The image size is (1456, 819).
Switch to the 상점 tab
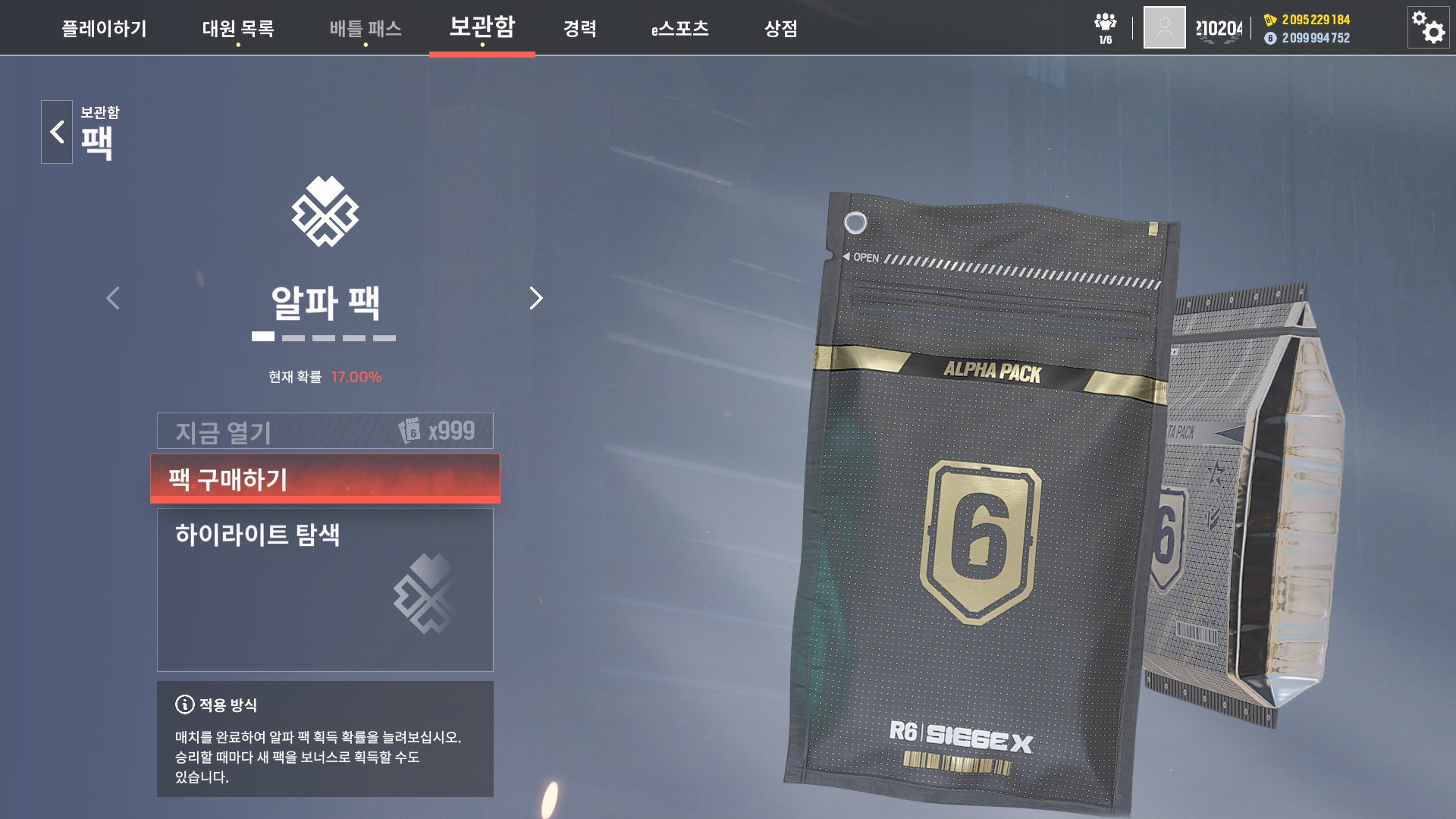point(781,29)
